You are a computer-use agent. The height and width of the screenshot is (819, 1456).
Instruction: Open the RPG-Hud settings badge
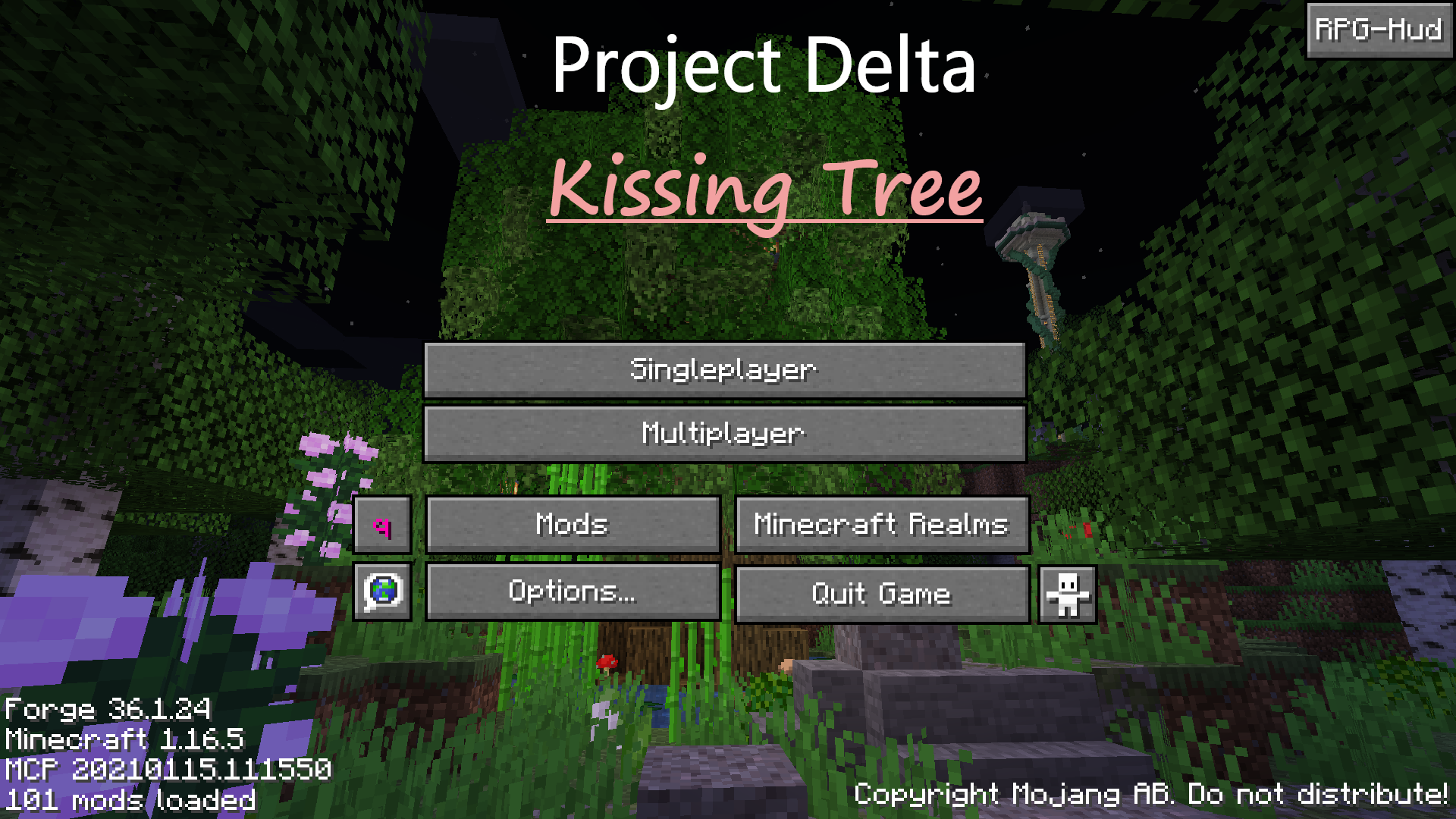coord(1379,30)
